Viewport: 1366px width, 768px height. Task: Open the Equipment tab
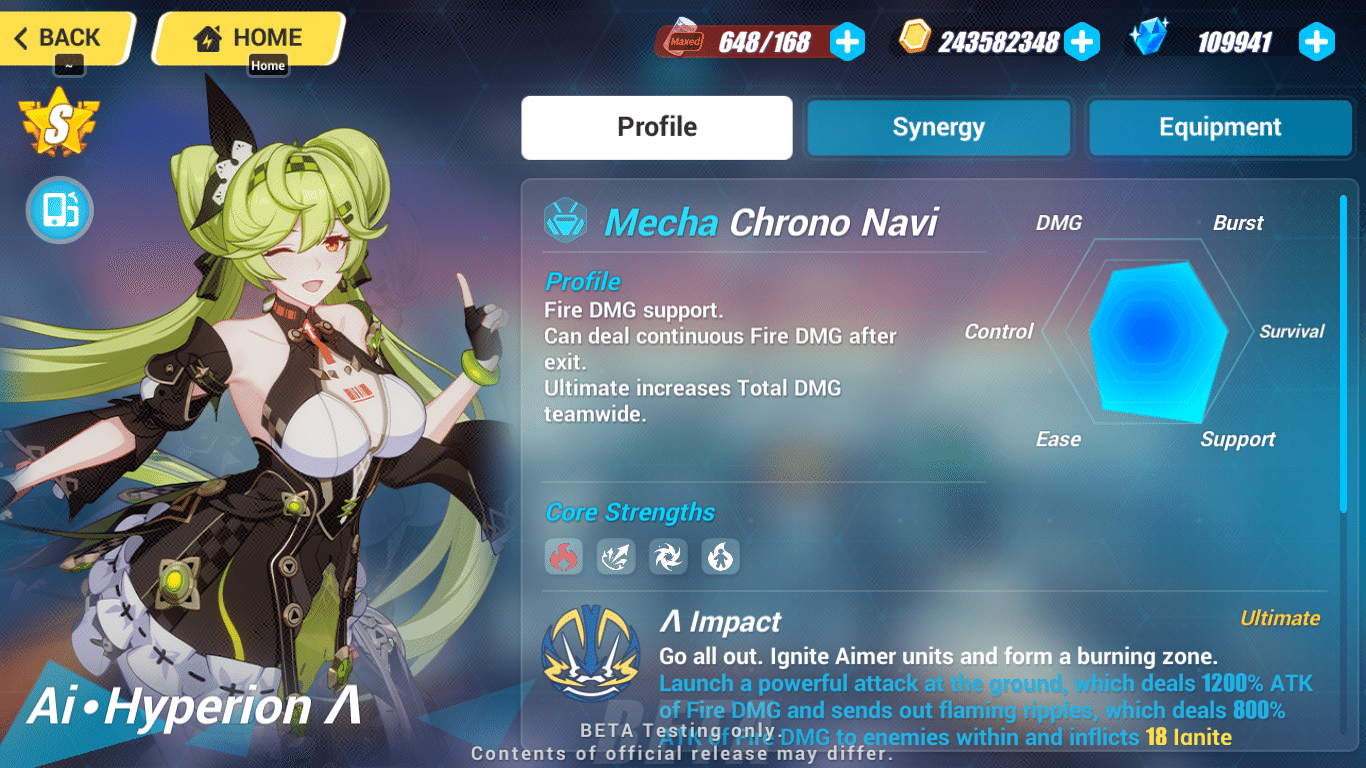tap(1219, 127)
